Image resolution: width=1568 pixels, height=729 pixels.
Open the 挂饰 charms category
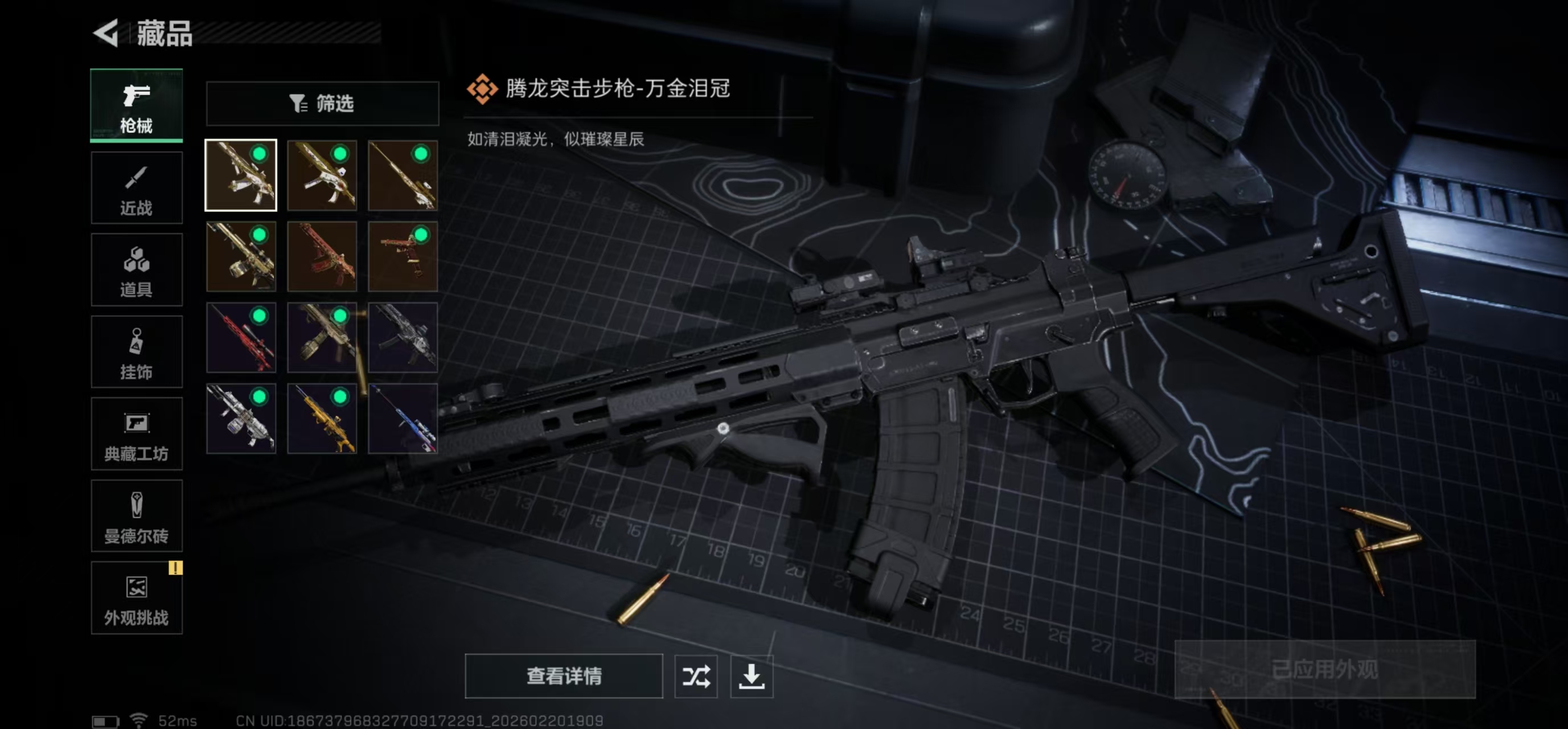(136, 351)
